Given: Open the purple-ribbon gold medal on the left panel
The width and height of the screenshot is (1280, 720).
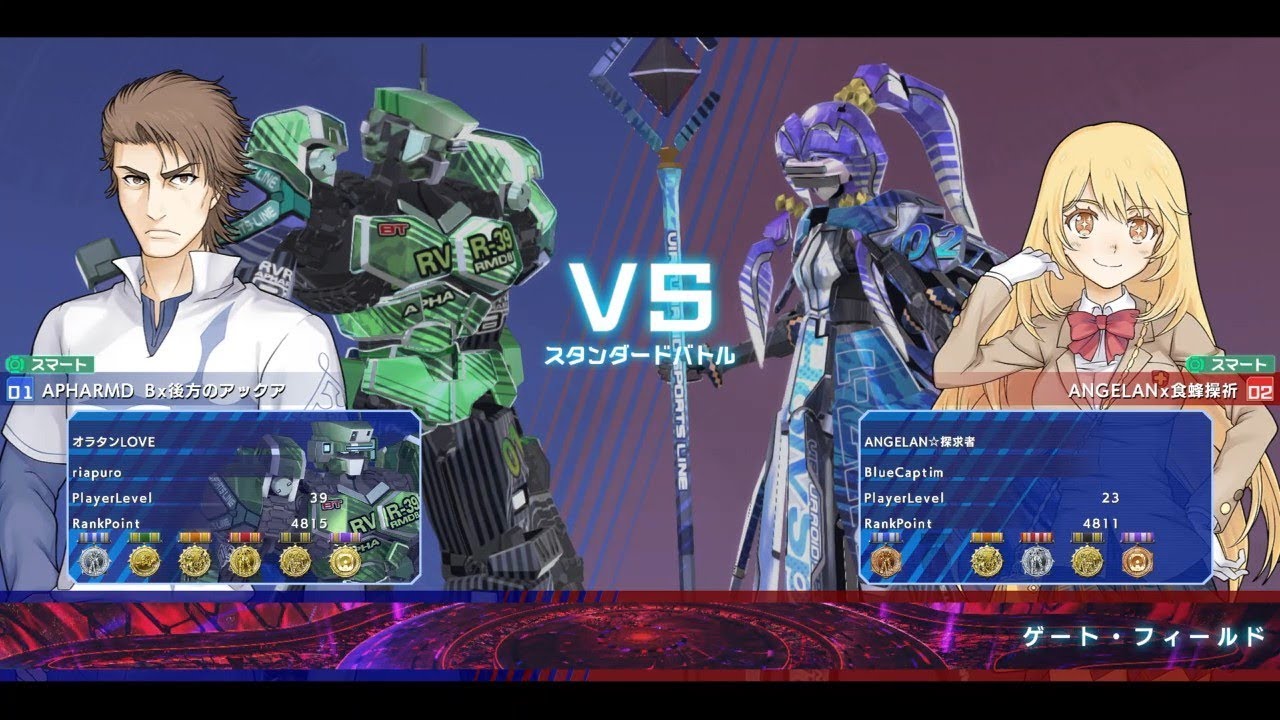Looking at the screenshot, I should (345, 560).
